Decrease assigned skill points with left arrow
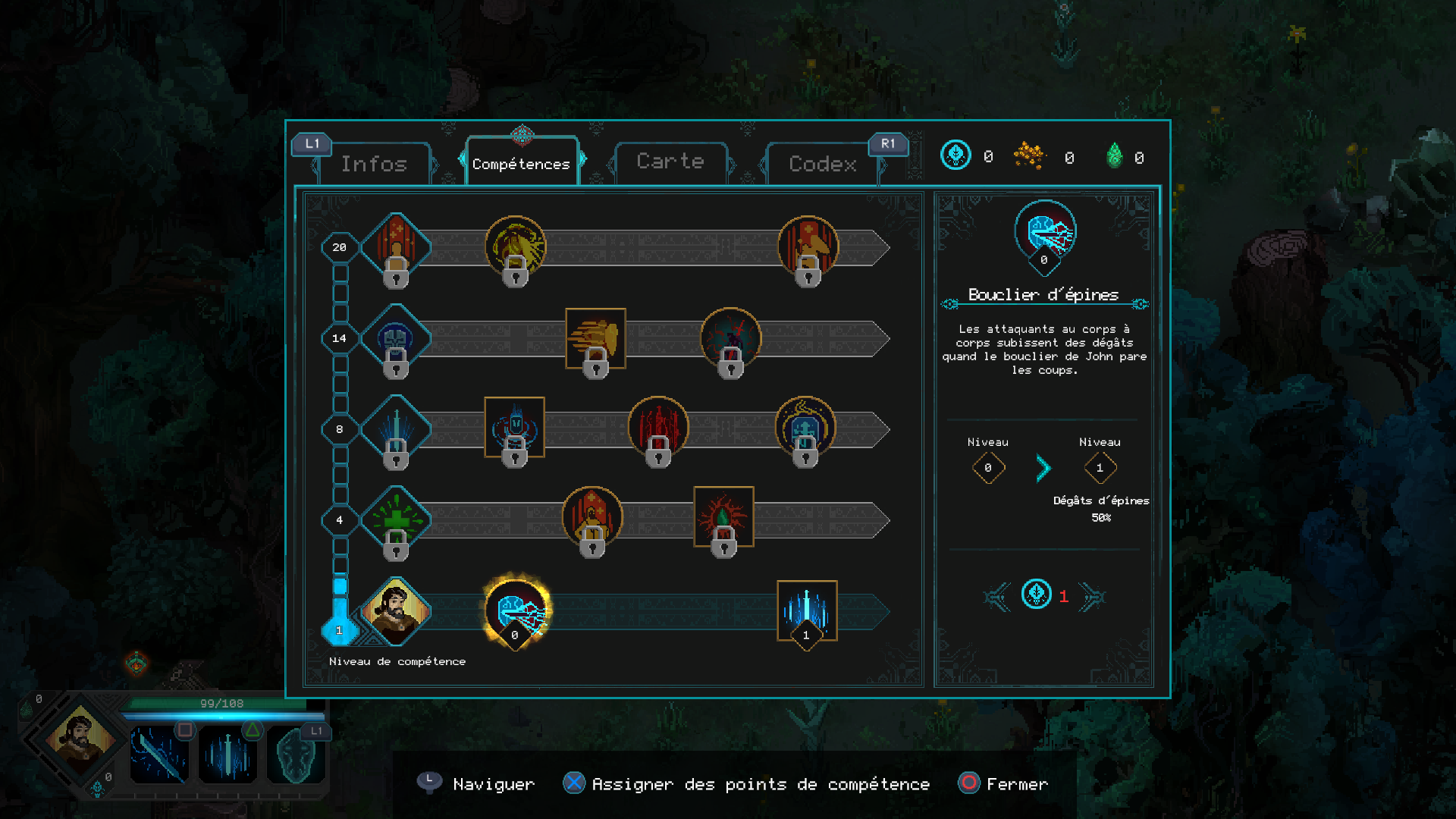 [x=997, y=597]
